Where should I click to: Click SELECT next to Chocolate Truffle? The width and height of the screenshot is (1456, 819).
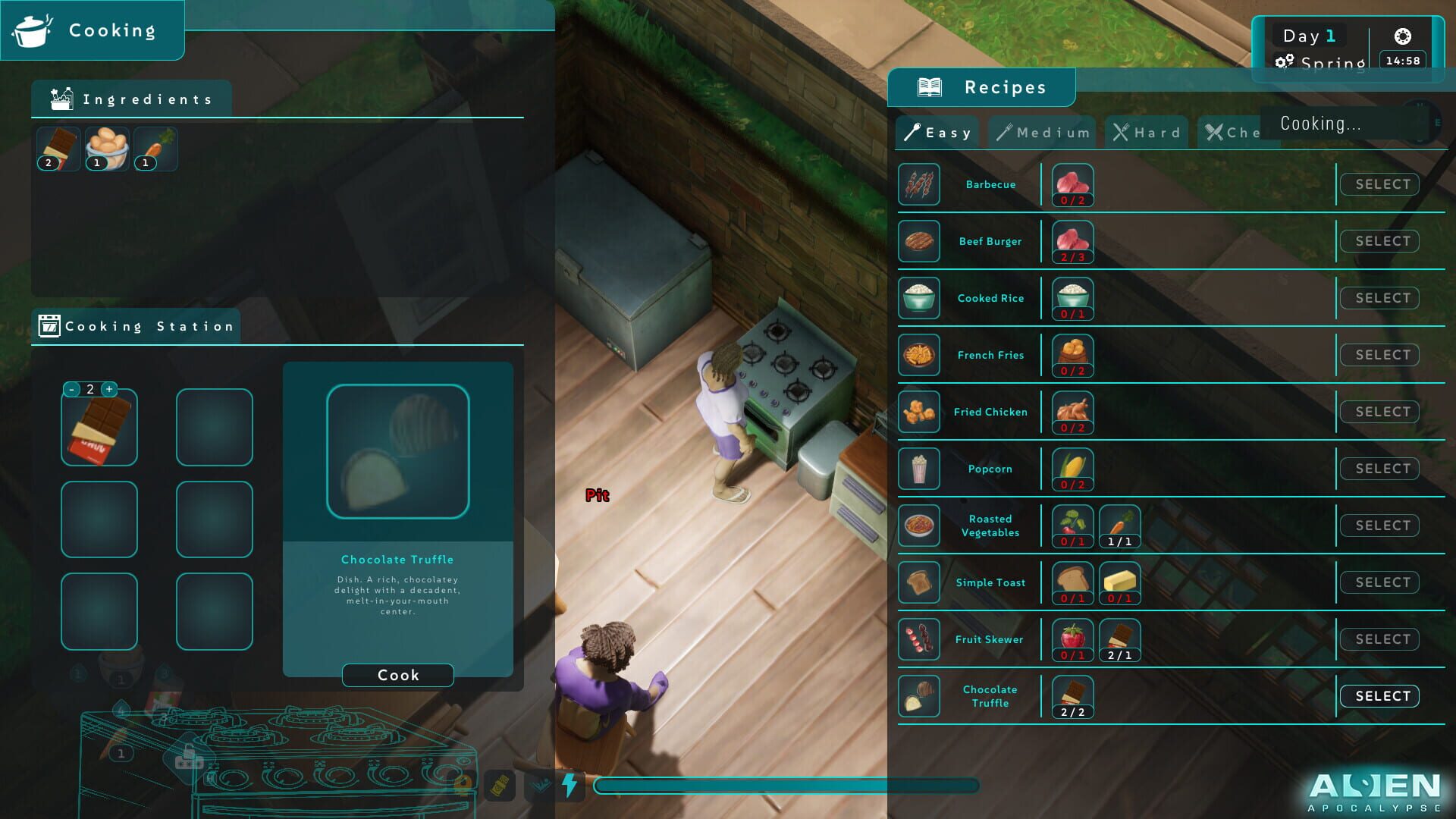click(x=1379, y=695)
